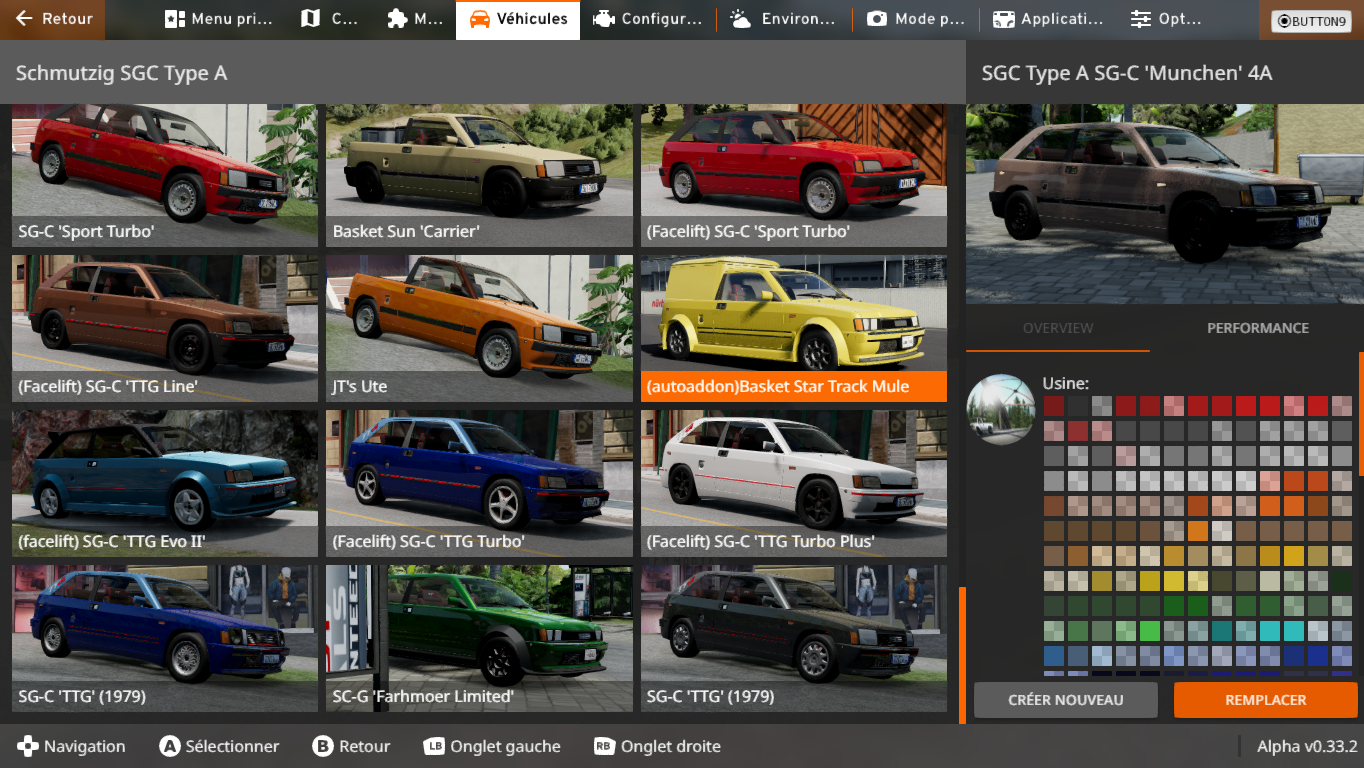The height and width of the screenshot is (768, 1364).
Task: Open the Environnement tab
Action: point(783,19)
